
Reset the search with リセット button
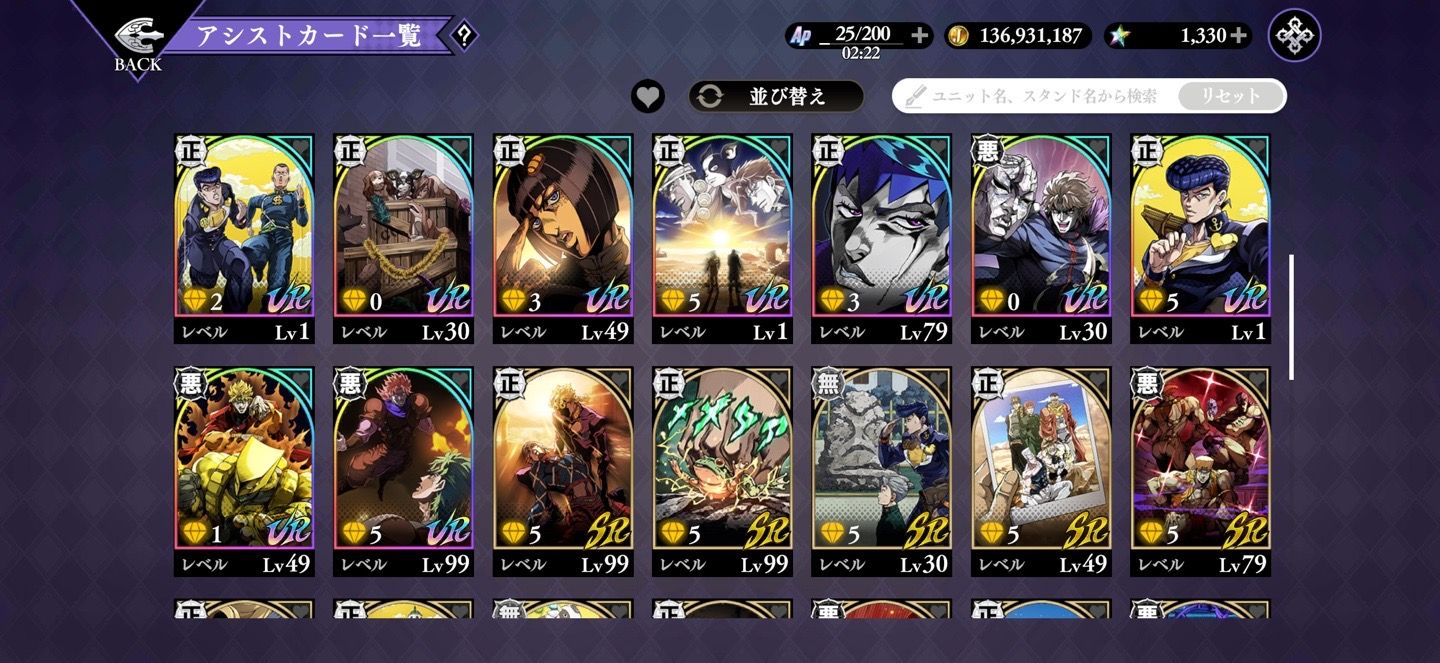[x=1230, y=96]
